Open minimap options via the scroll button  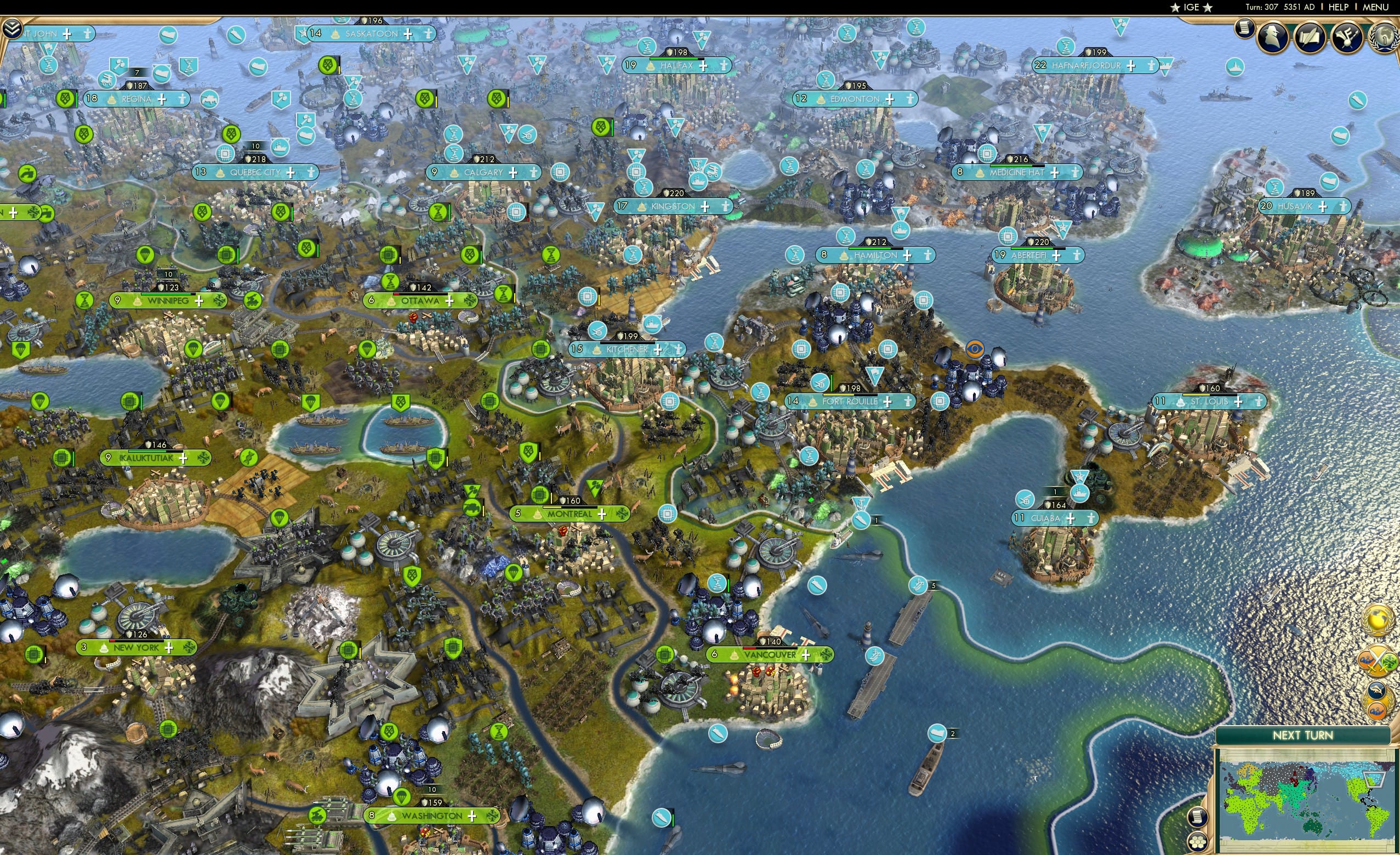(1198, 818)
